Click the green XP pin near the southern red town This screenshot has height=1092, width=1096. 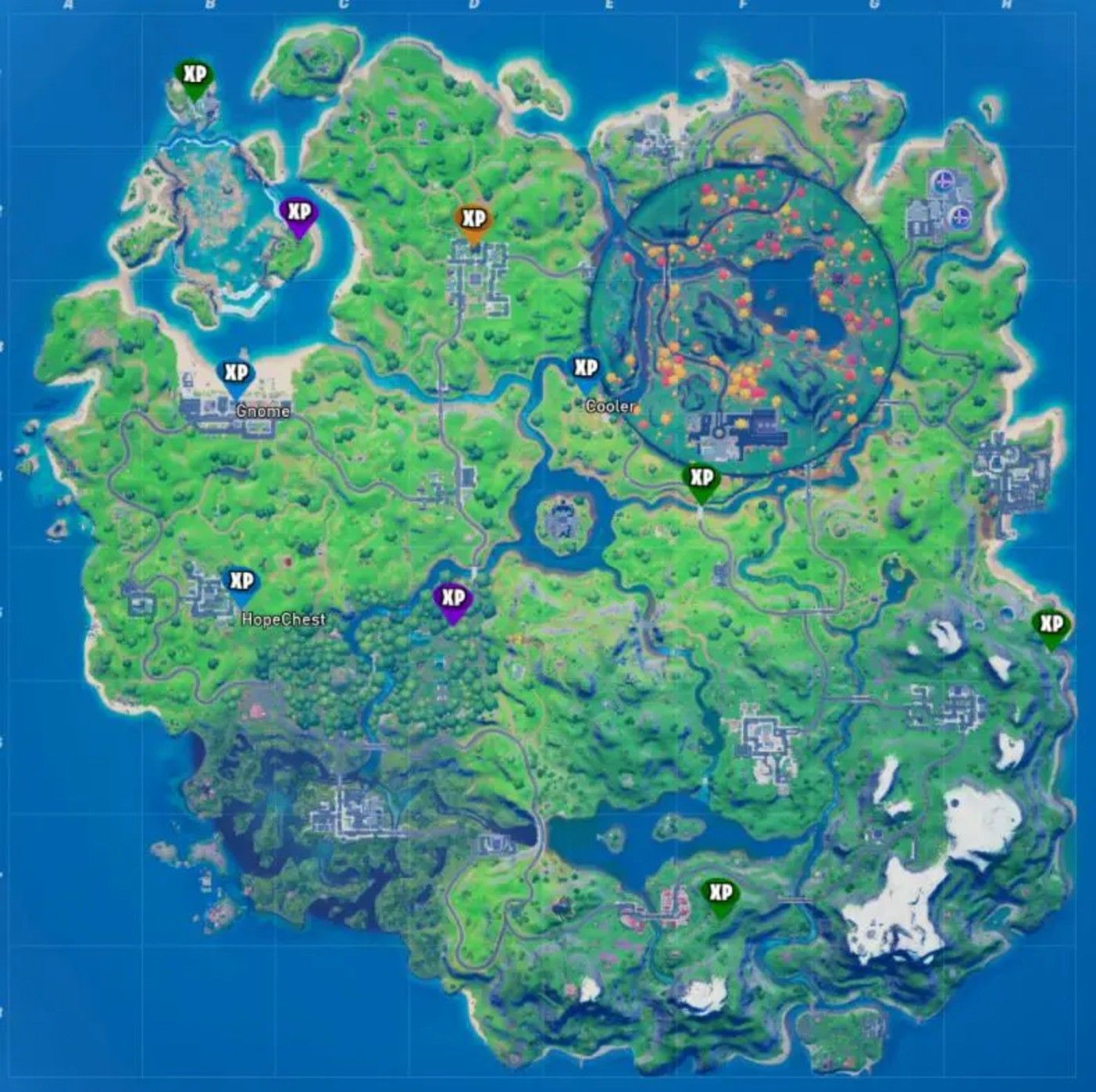click(x=719, y=890)
